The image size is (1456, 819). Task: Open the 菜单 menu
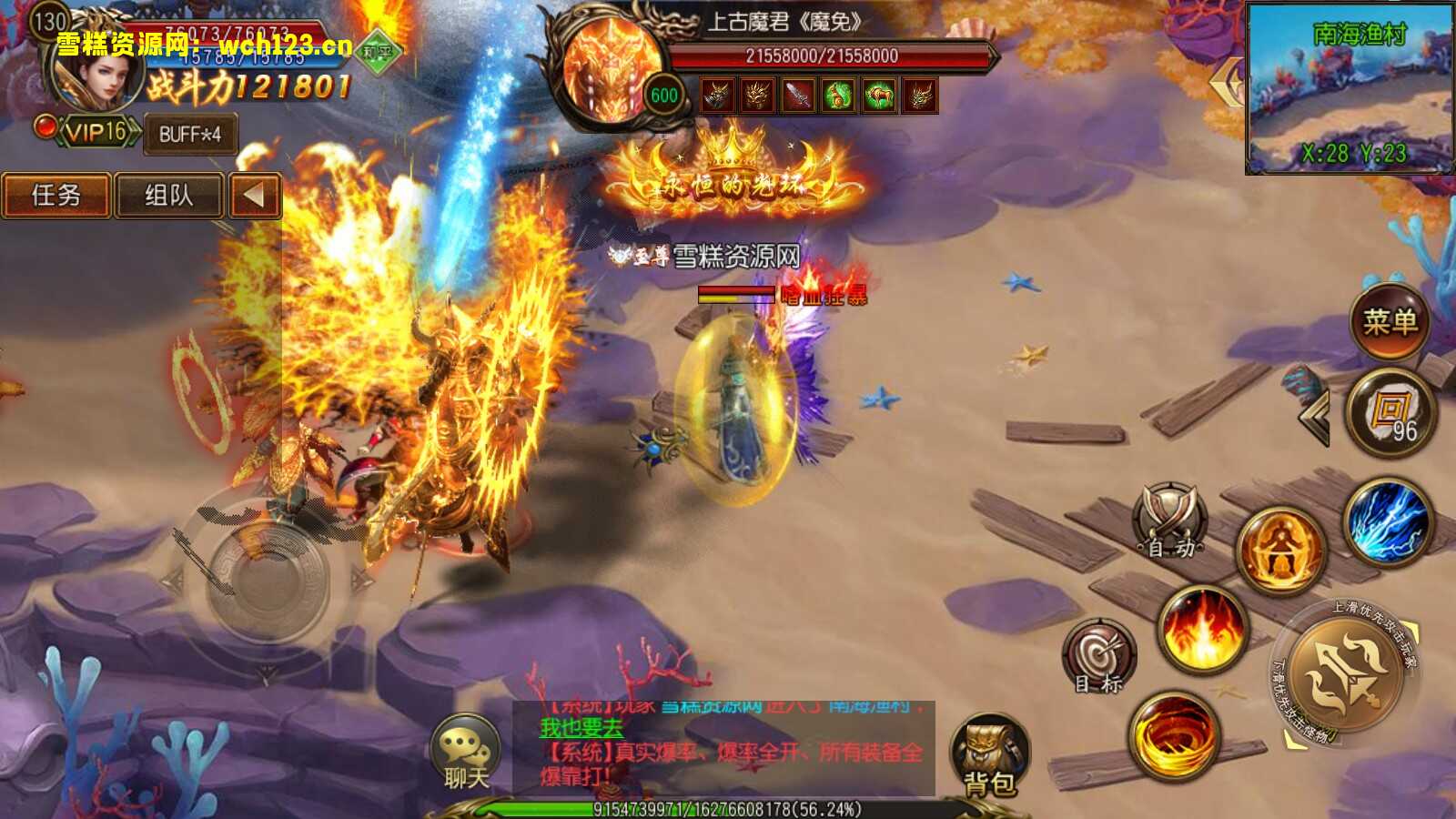click(x=1390, y=322)
